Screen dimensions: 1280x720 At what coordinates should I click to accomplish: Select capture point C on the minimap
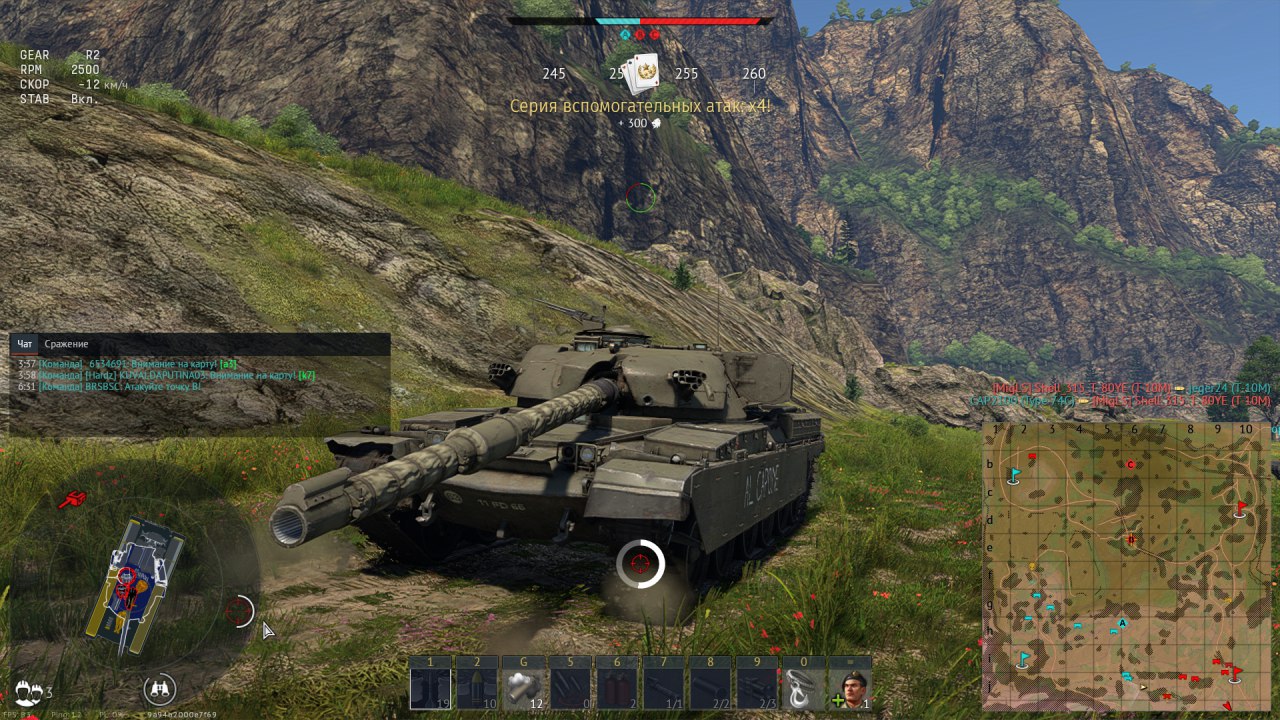tap(1131, 464)
